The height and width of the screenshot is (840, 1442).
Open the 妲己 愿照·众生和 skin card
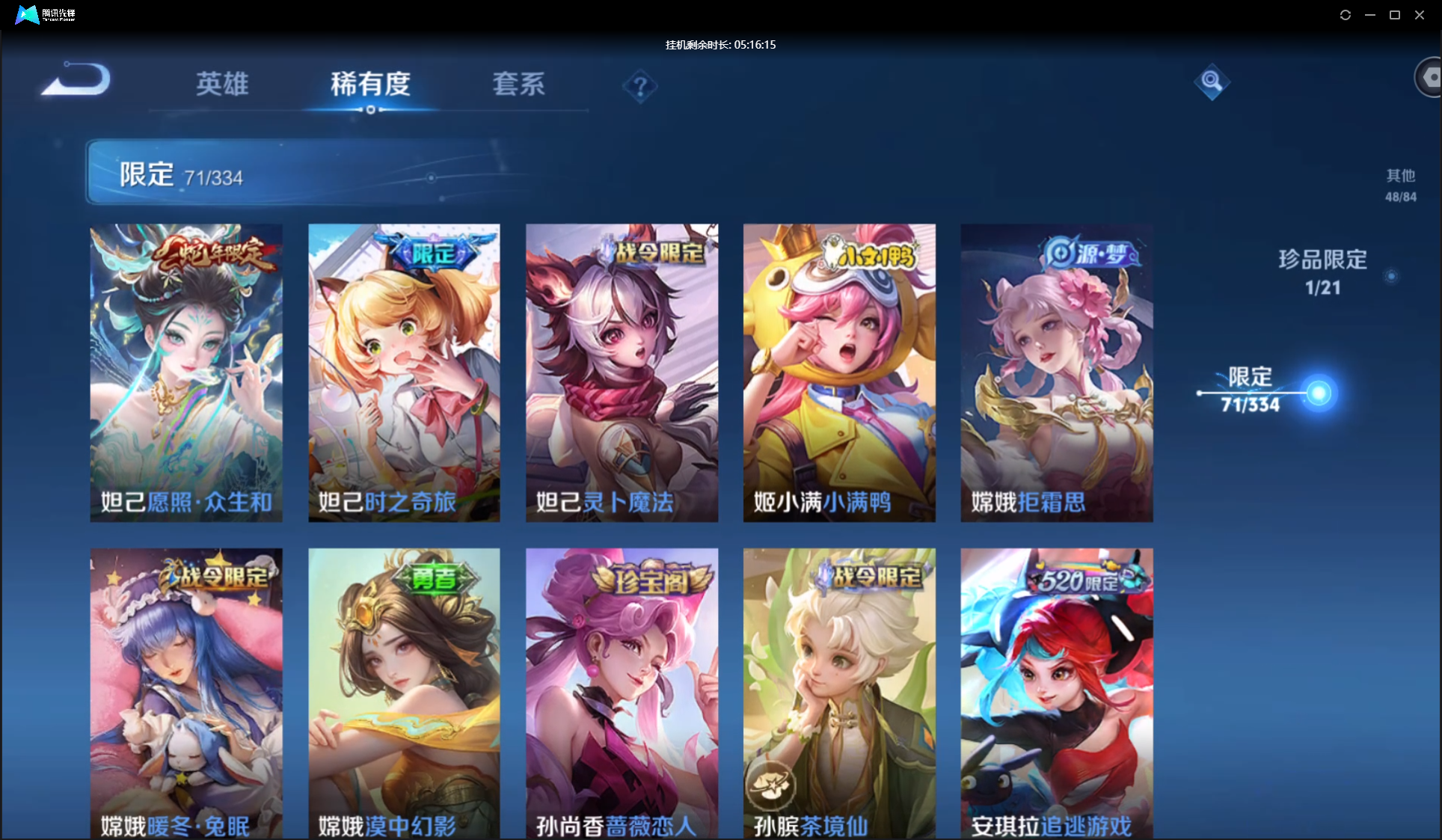[x=186, y=373]
